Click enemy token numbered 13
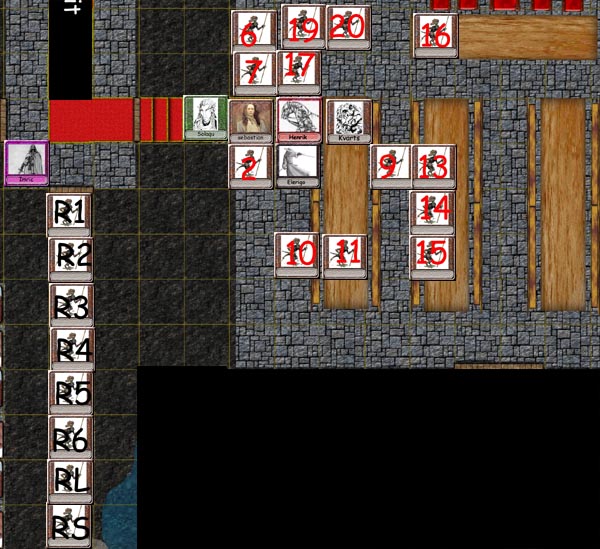 pyautogui.click(x=433, y=166)
